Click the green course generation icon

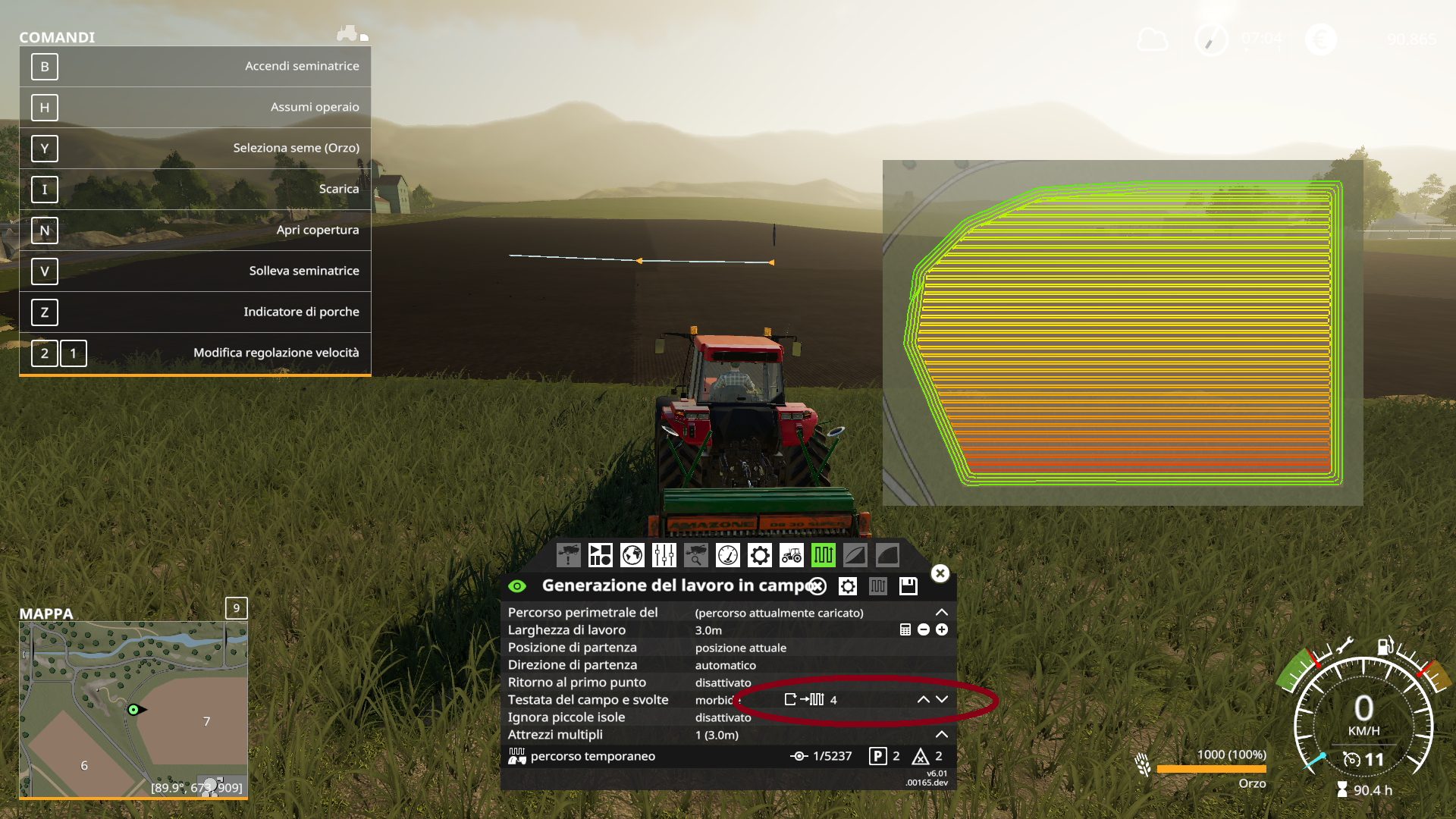point(825,555)
